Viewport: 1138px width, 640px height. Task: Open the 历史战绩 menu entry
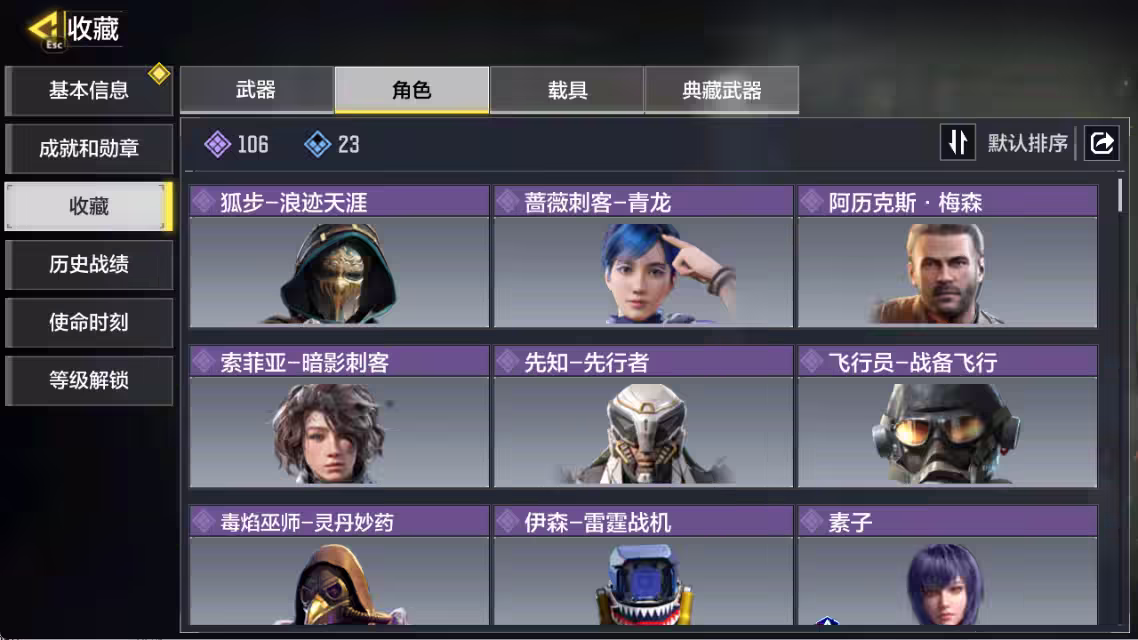tap(89, 265)
